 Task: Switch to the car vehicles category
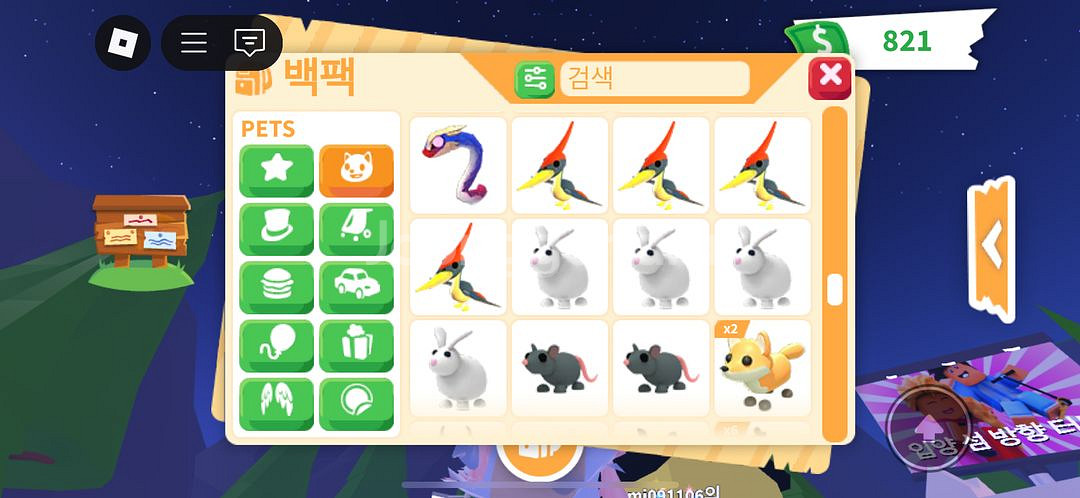click(356, 288)
